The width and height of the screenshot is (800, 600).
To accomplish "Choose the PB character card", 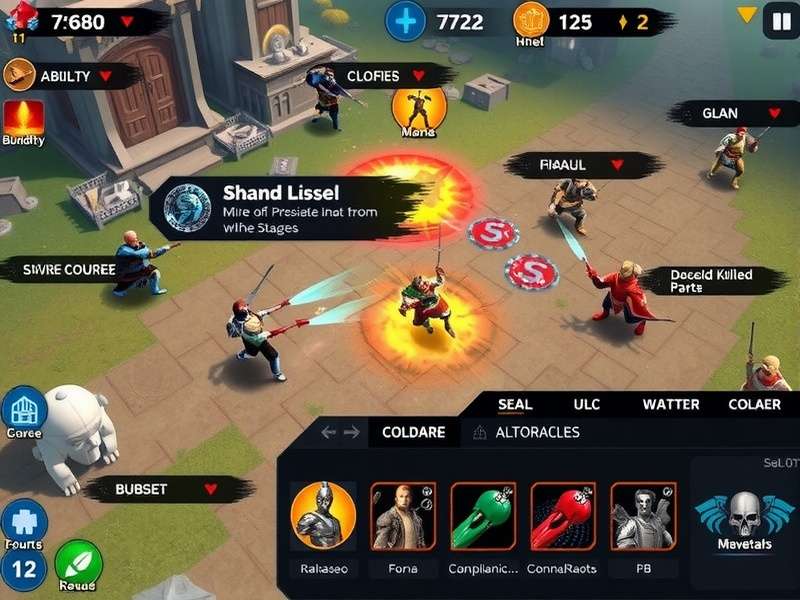I will (x=642, y=515).
